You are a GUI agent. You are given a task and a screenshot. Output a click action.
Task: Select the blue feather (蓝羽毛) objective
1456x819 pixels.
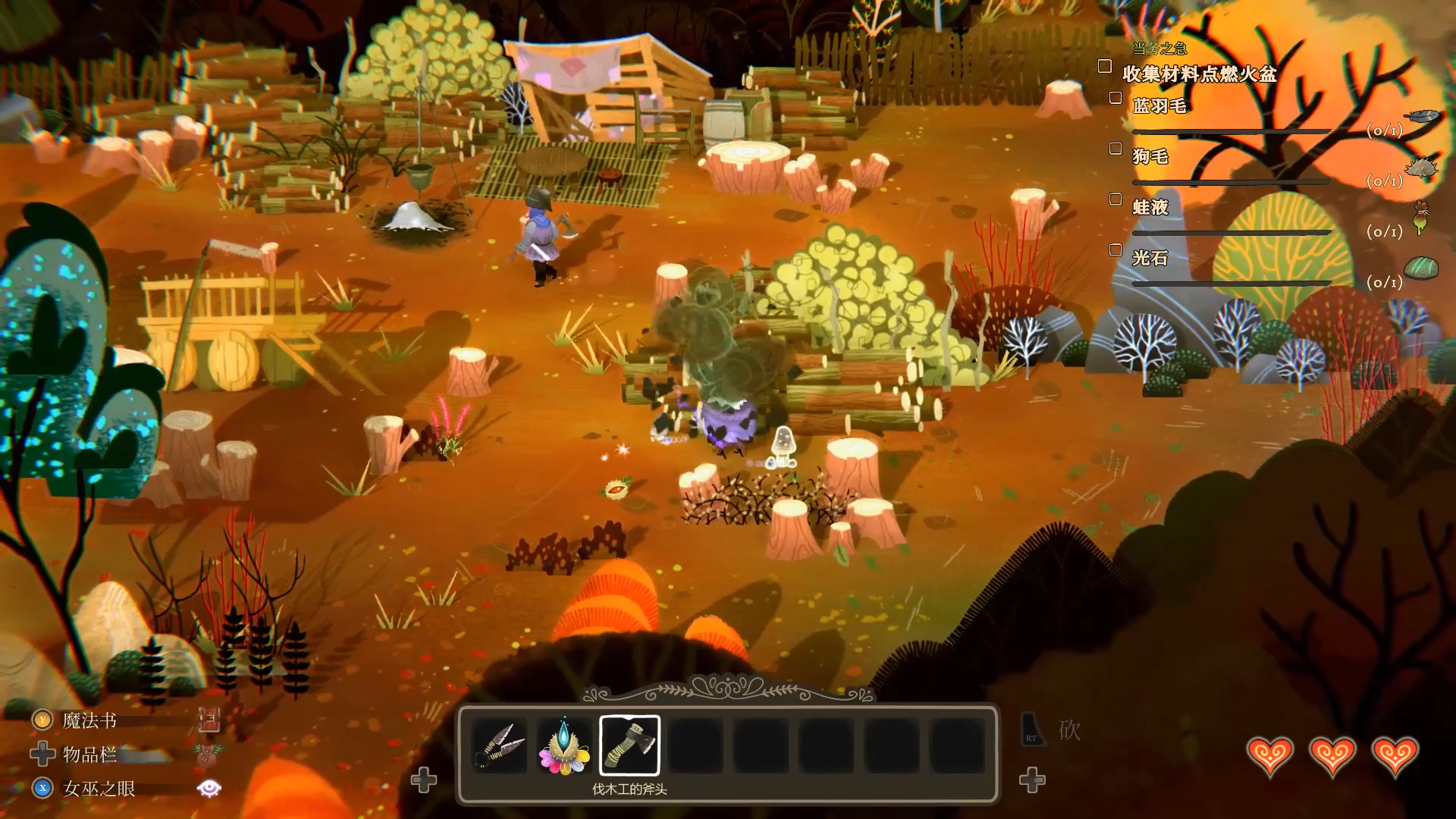[x=1159, y=106]
